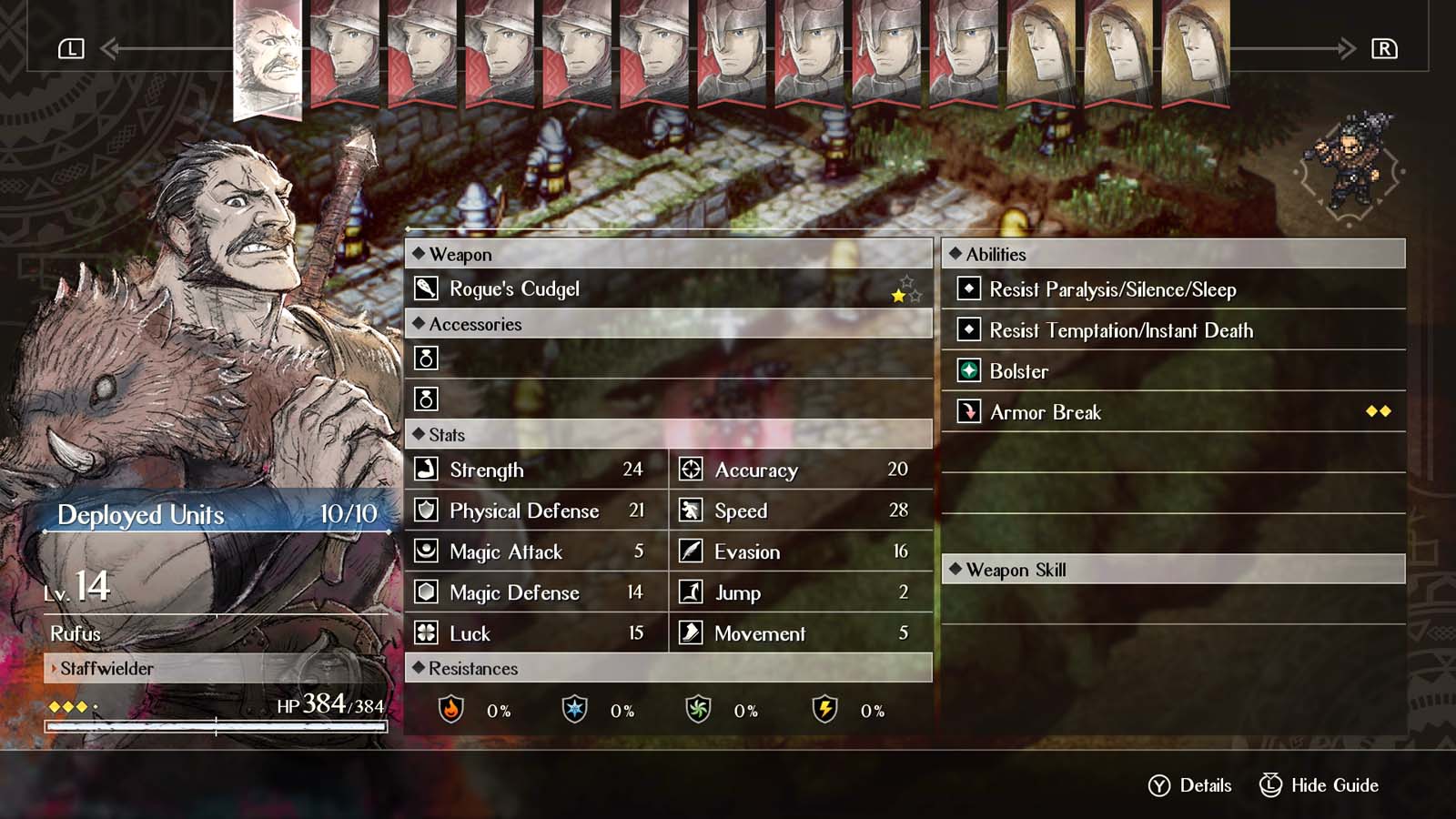Select the Rogue's Cudgel weapon icon
1456x819 pixels.
(427, 288)
